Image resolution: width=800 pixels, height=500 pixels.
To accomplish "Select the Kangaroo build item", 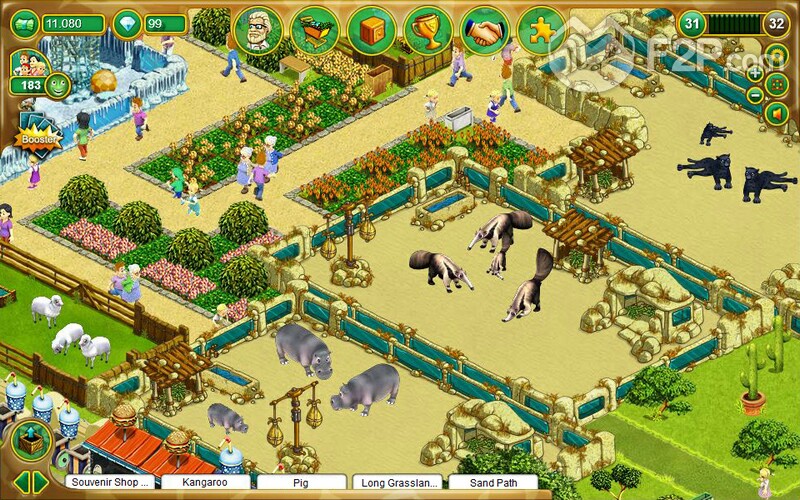I will click(x=205, y=483).
